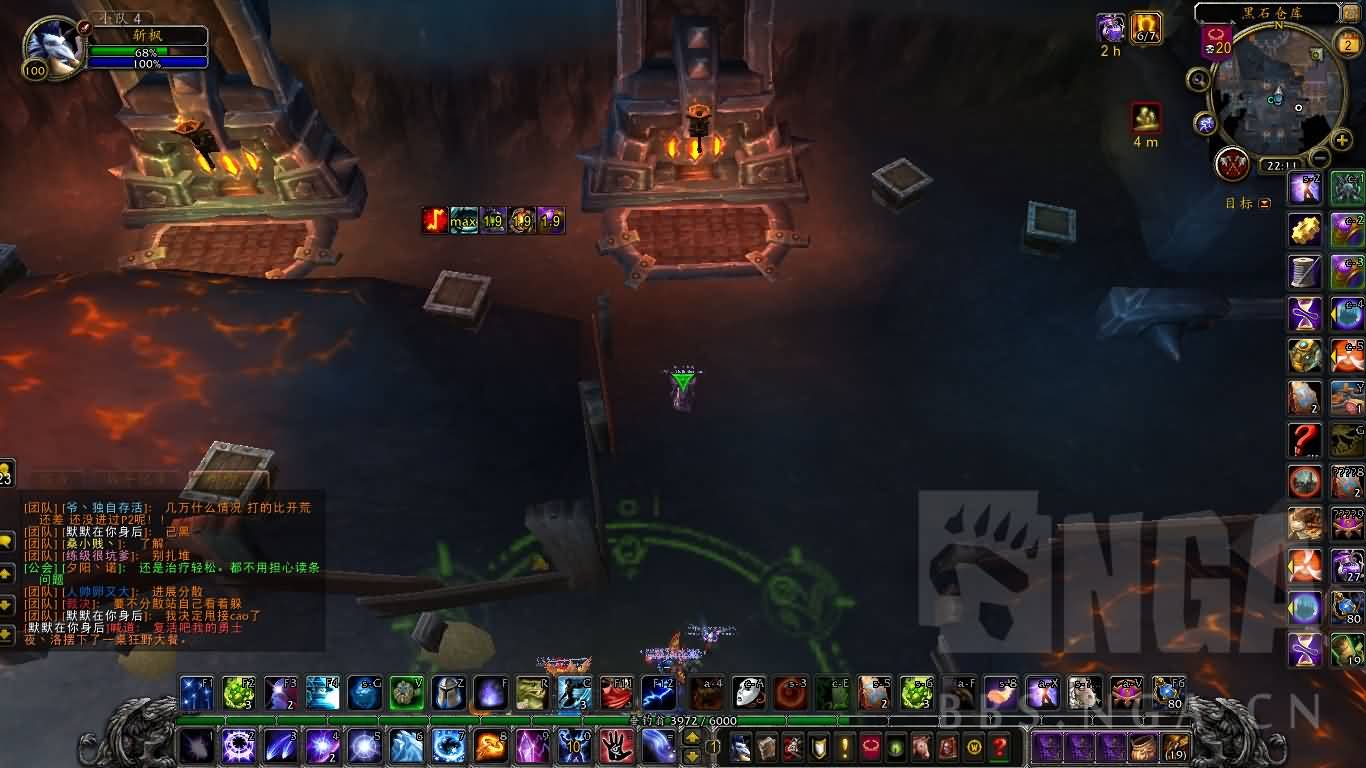Zoom out the minimap with minus button
Image resolution: width=1366 pixels, height=768 pixels.
coord(1320,158)
